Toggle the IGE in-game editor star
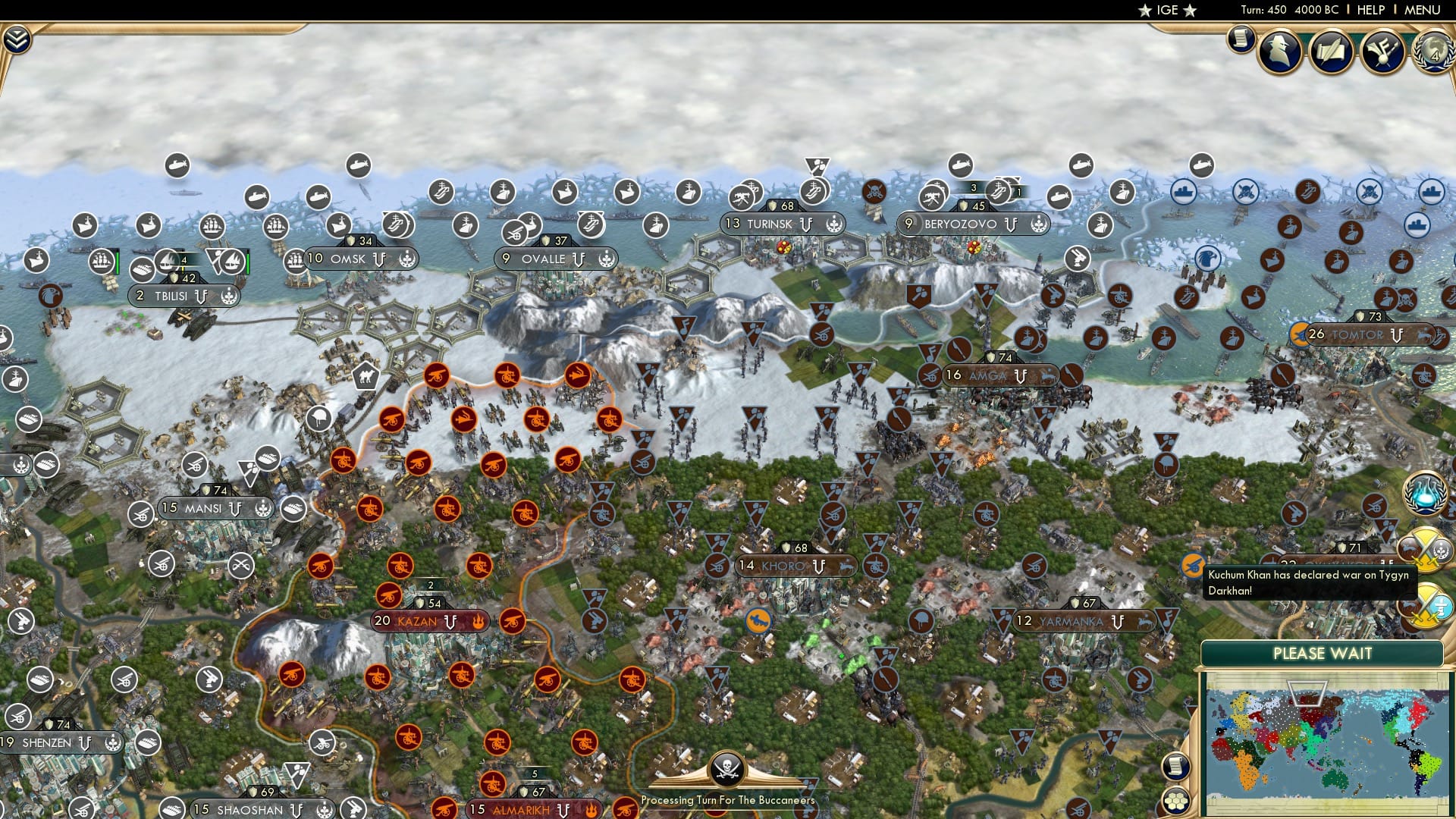The height and width of the screenshot is (819, 1456). tap(1144, 11)
